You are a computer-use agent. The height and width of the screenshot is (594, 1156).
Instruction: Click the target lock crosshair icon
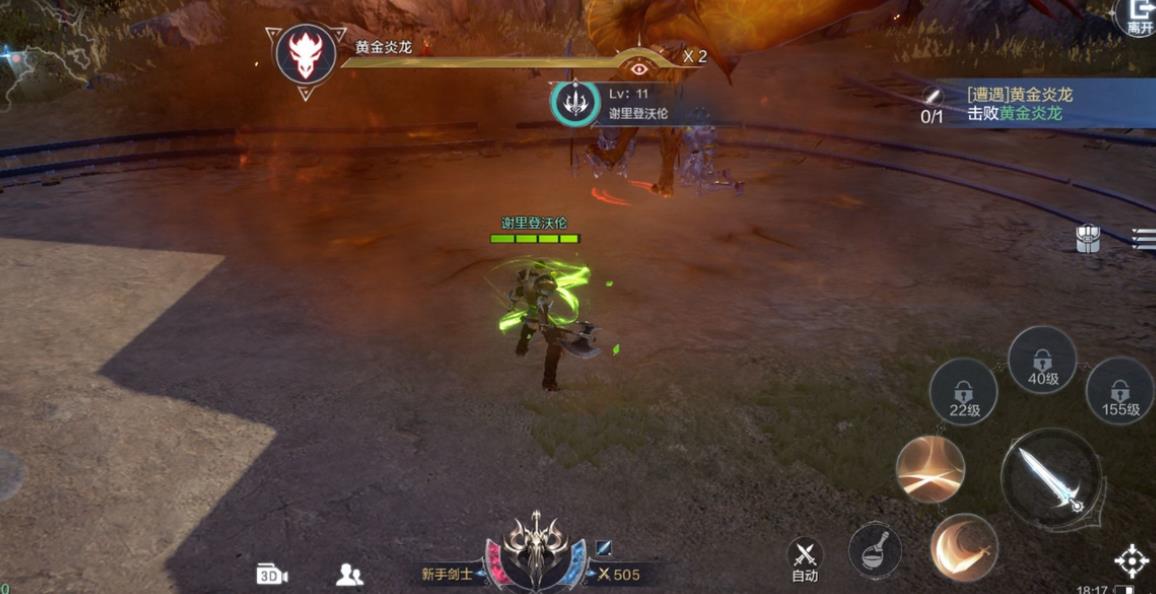click(1132, 561)
